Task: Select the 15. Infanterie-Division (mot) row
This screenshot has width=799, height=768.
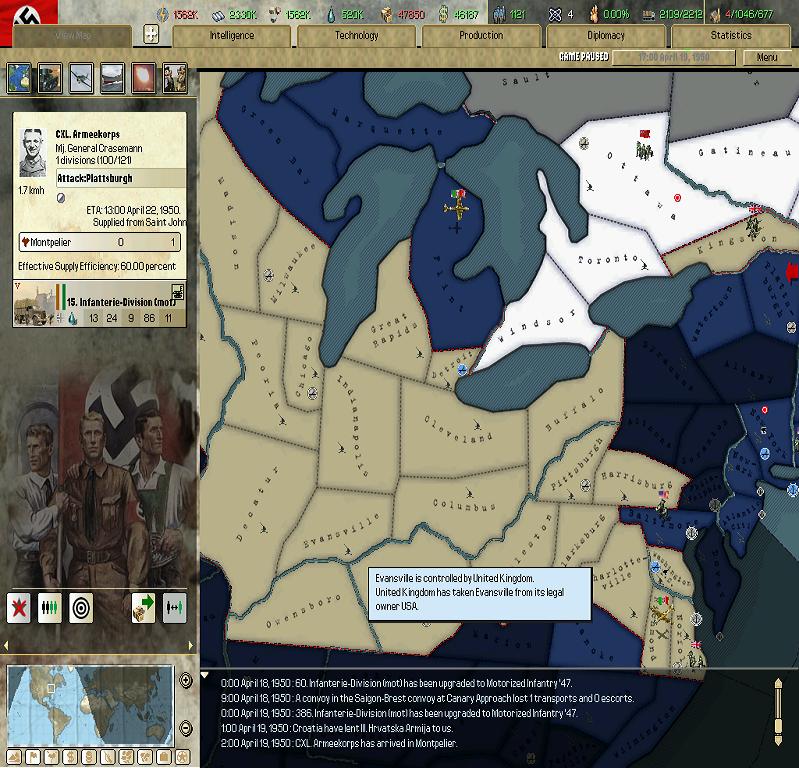Action: [x=99, y=304]
